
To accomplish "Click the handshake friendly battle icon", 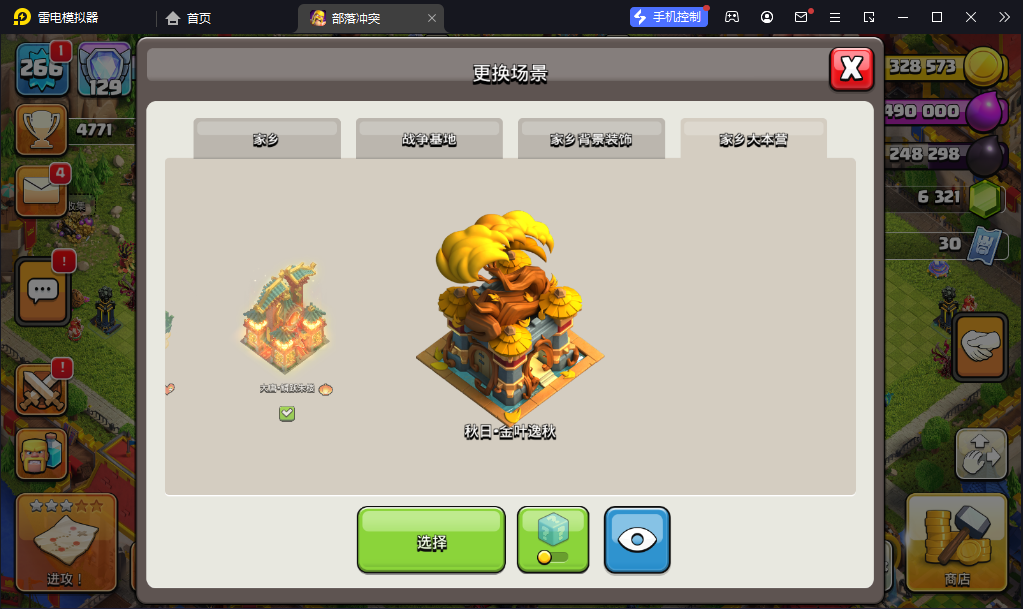I will pyautogui.click(x=981, y=346).
